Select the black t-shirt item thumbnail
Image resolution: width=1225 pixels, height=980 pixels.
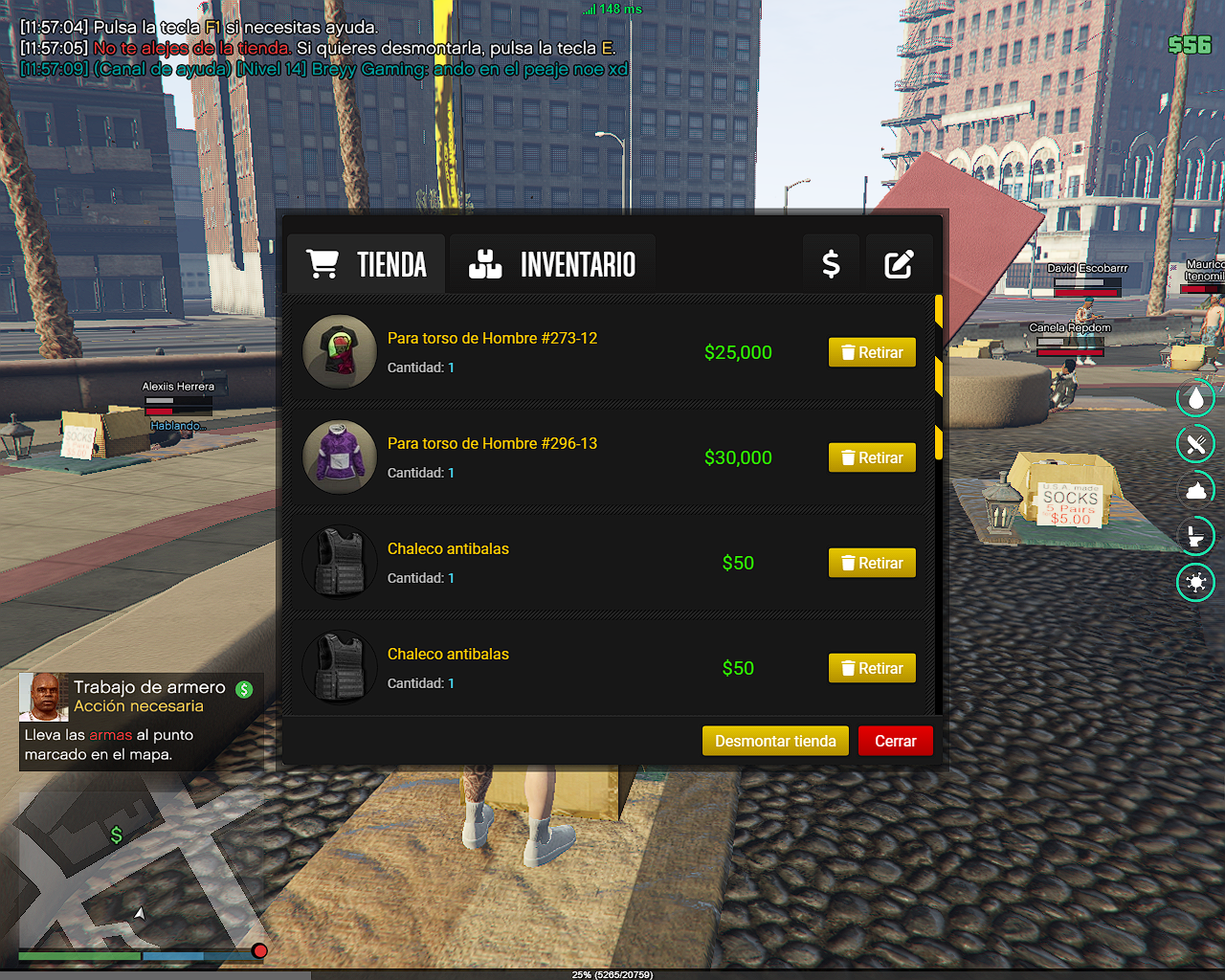click(340, 351)
